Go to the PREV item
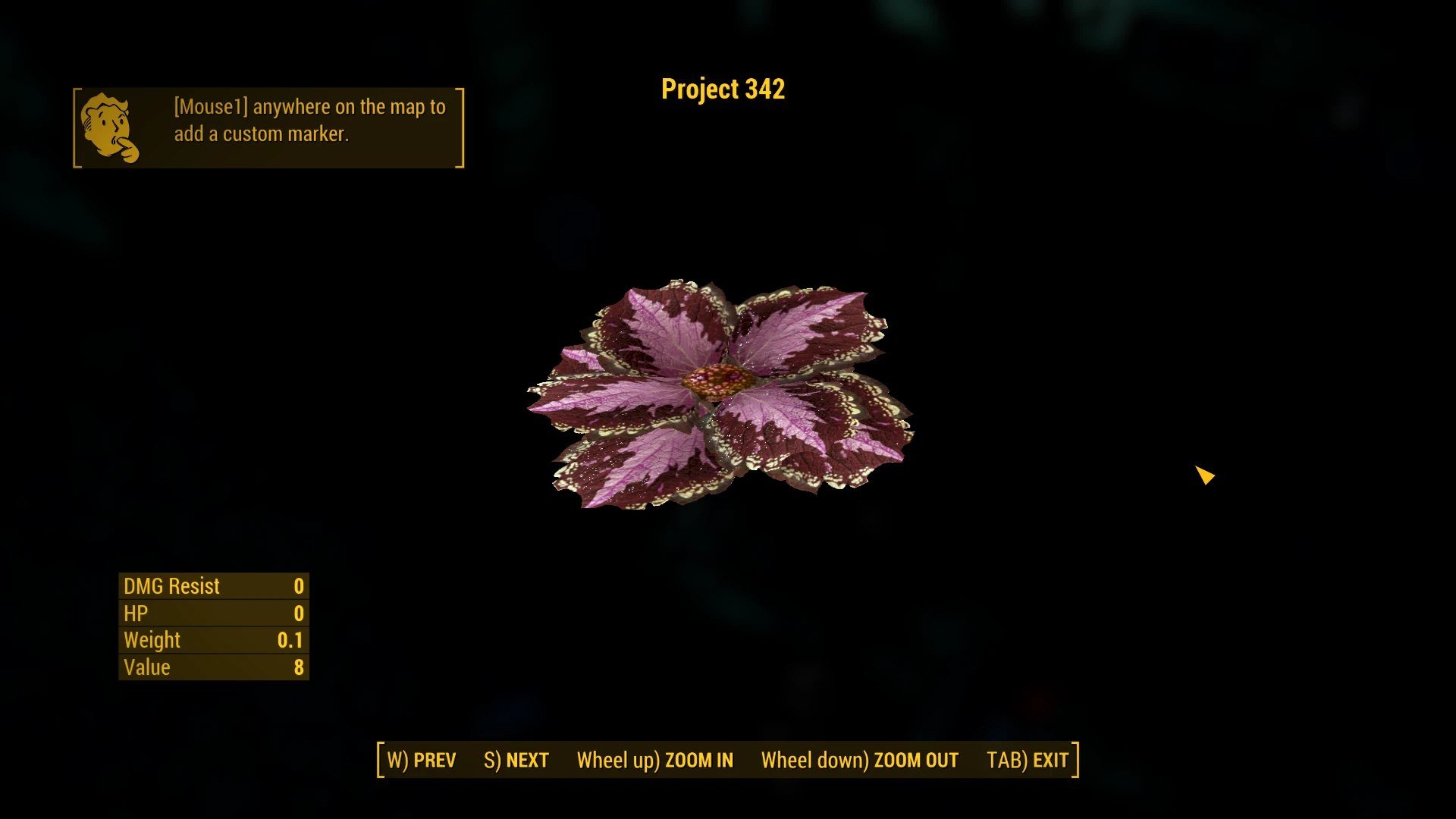This screenshot has width=1456, height=819. 422,760
